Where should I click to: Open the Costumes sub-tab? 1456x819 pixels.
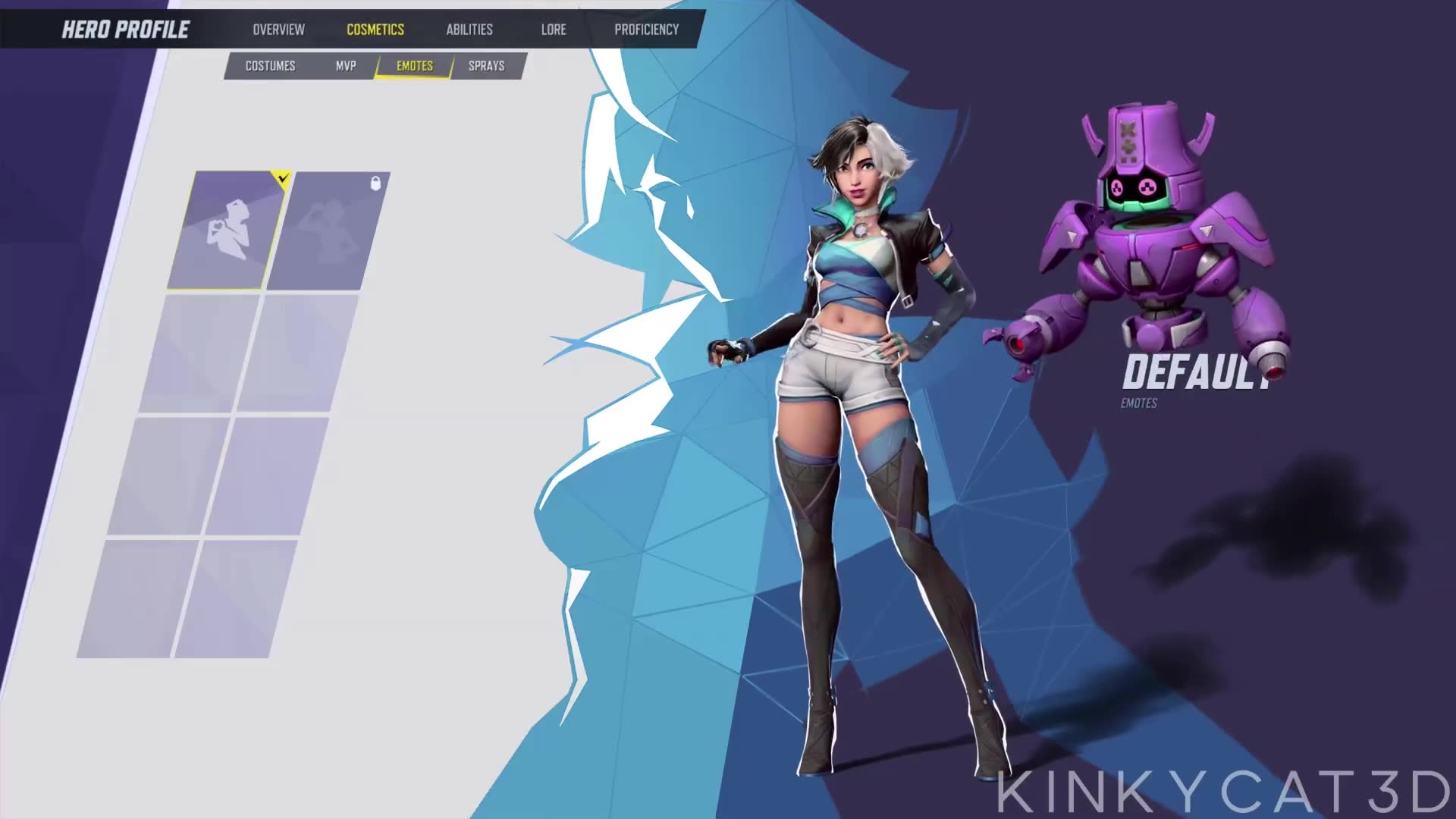270,66
